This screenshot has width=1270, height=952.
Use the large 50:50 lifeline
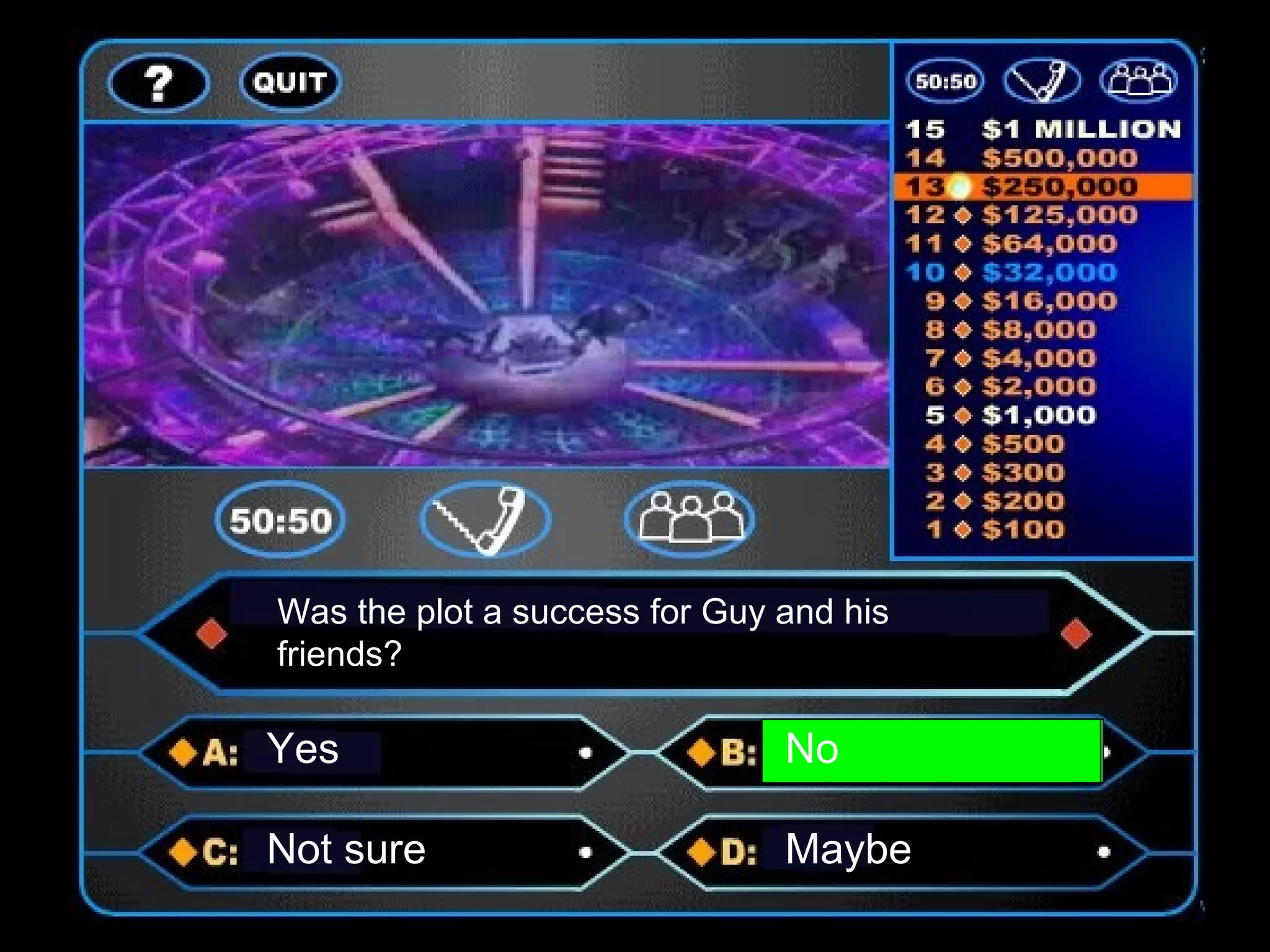point(280,520)
